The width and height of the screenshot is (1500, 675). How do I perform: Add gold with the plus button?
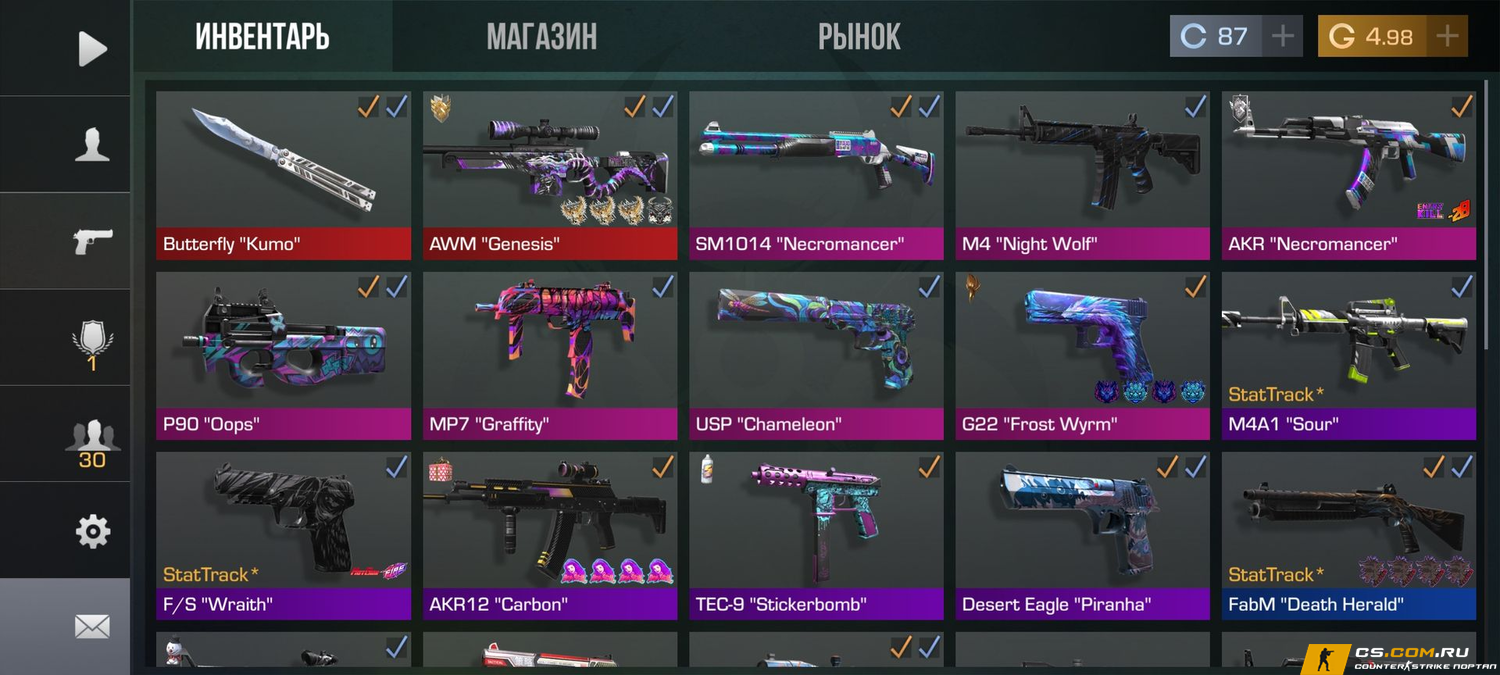[x=1446, y=37]
